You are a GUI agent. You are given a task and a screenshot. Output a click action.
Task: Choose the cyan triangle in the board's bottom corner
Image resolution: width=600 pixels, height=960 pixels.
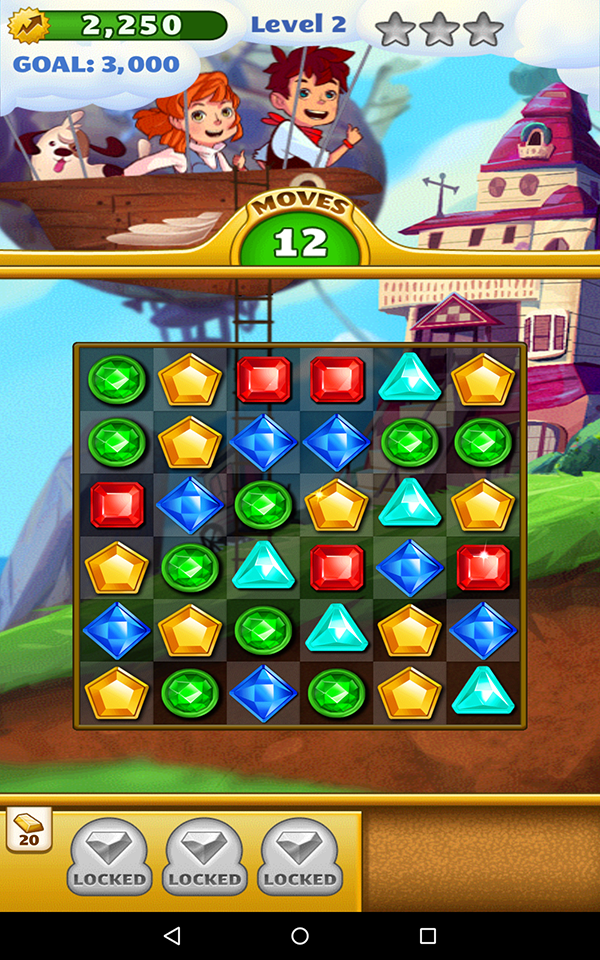coord(483,691)
